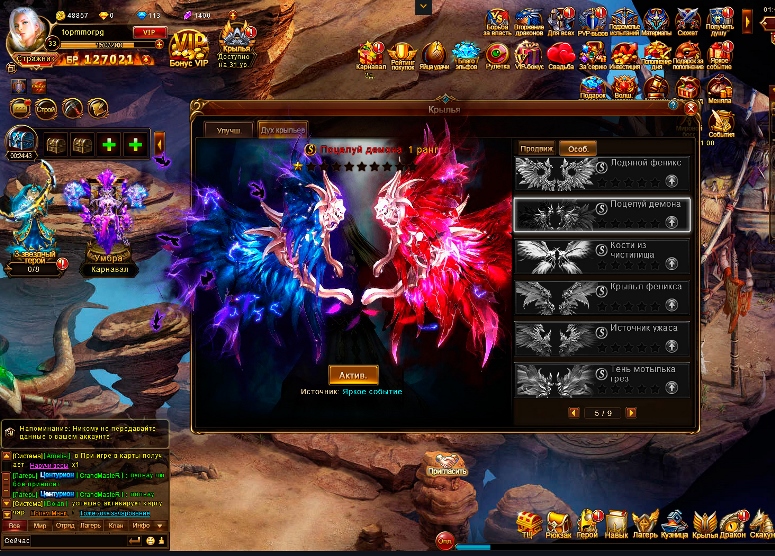Open the Карнавал event icon
Screen dimensions: 775x556
[371, 56]
